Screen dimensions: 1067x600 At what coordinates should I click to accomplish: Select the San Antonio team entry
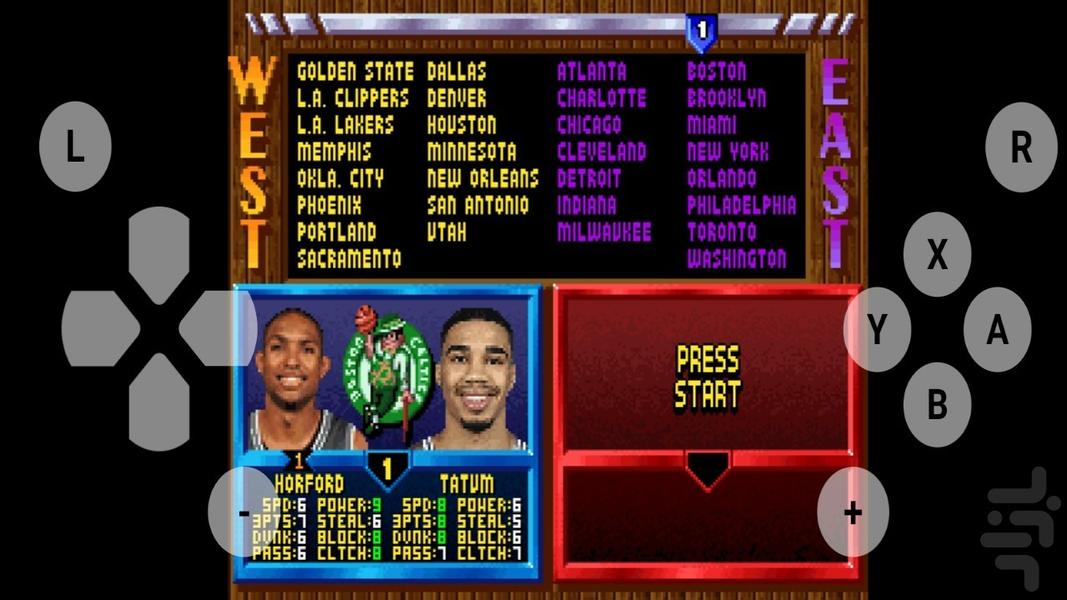[x=477, y=206]
